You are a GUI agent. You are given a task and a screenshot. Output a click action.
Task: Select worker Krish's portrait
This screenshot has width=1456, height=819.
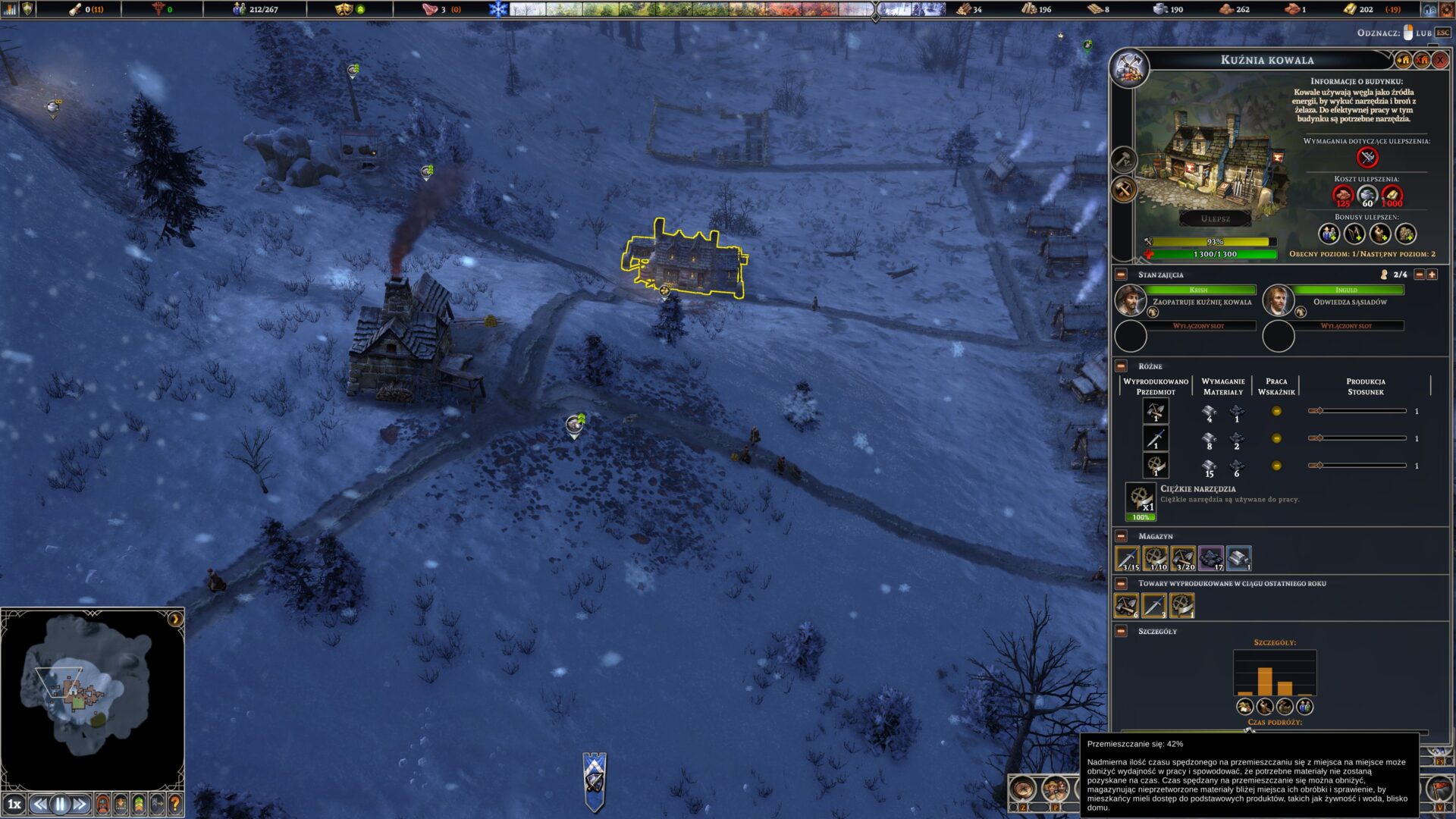point(1130,300)
